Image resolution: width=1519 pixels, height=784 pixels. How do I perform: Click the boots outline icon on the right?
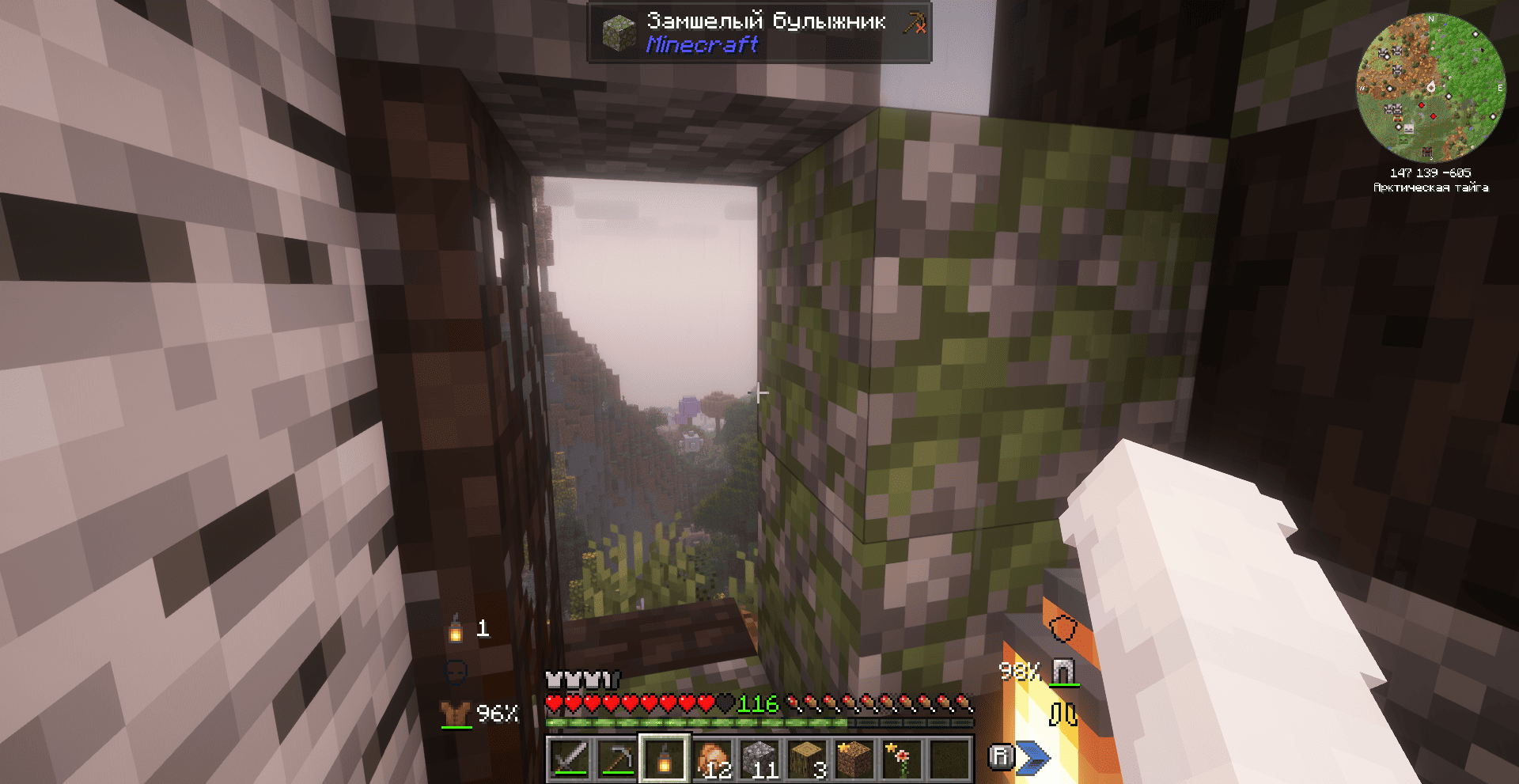1063,713
